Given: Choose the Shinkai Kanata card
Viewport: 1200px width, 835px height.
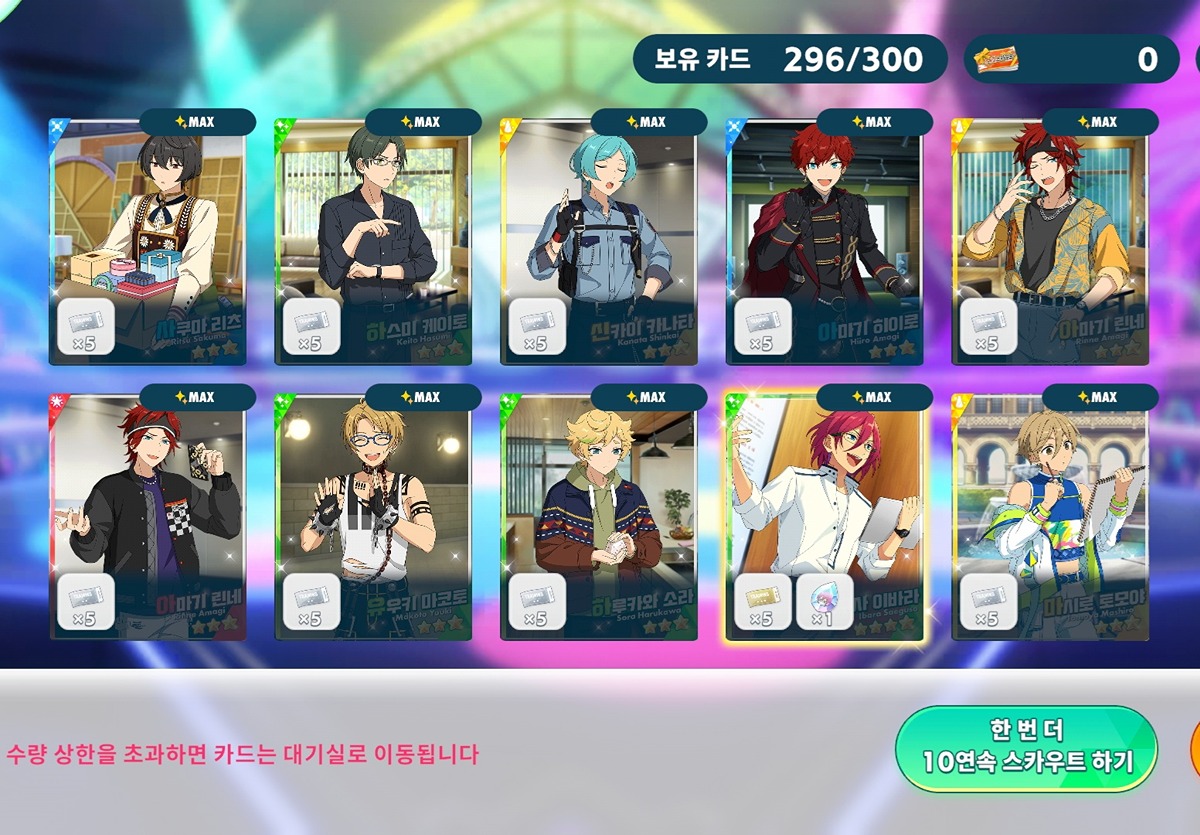Looking at the screenshot, I should click(x=599, y=240).
